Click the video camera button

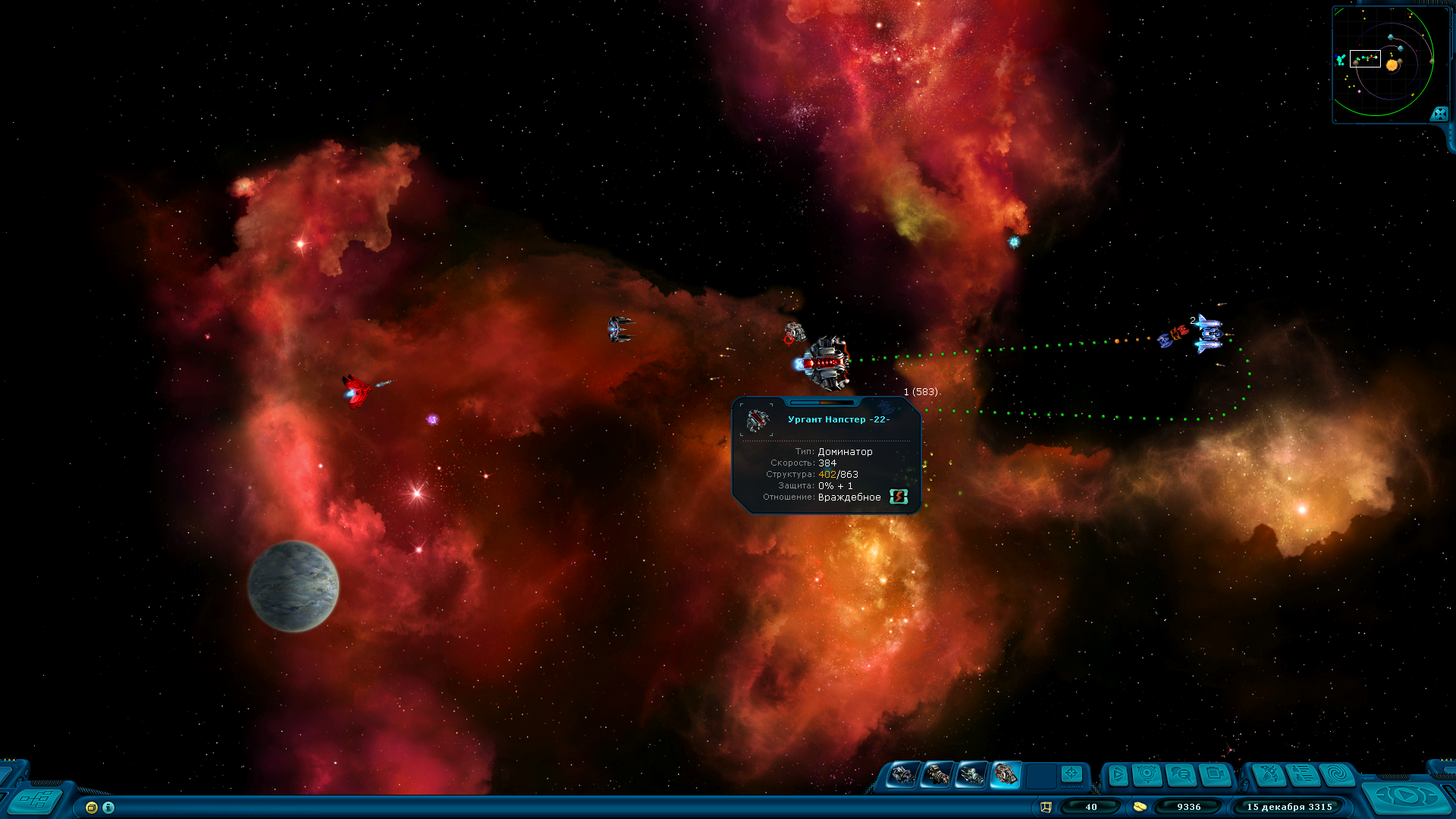[1215, 775]
